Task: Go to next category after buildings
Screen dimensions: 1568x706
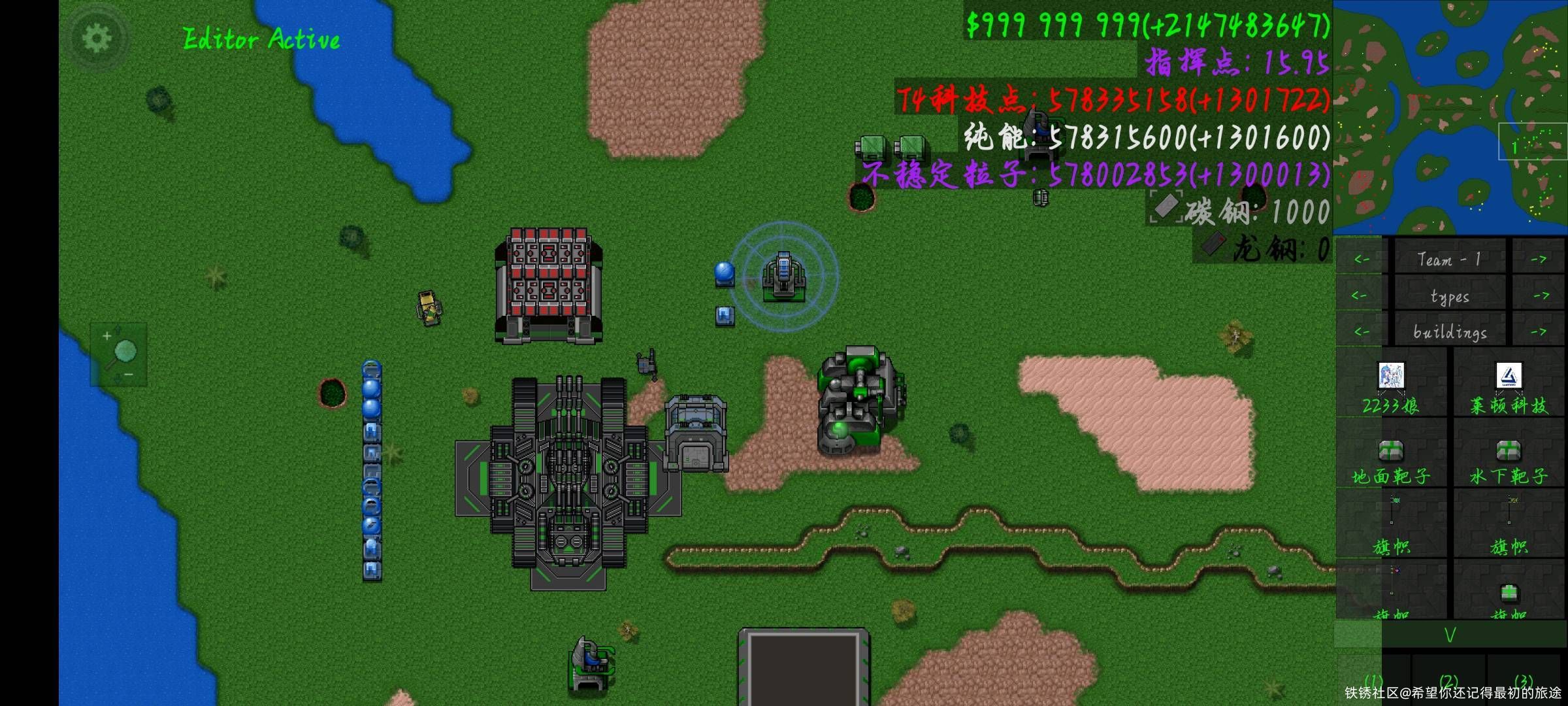Action: 1539,331
